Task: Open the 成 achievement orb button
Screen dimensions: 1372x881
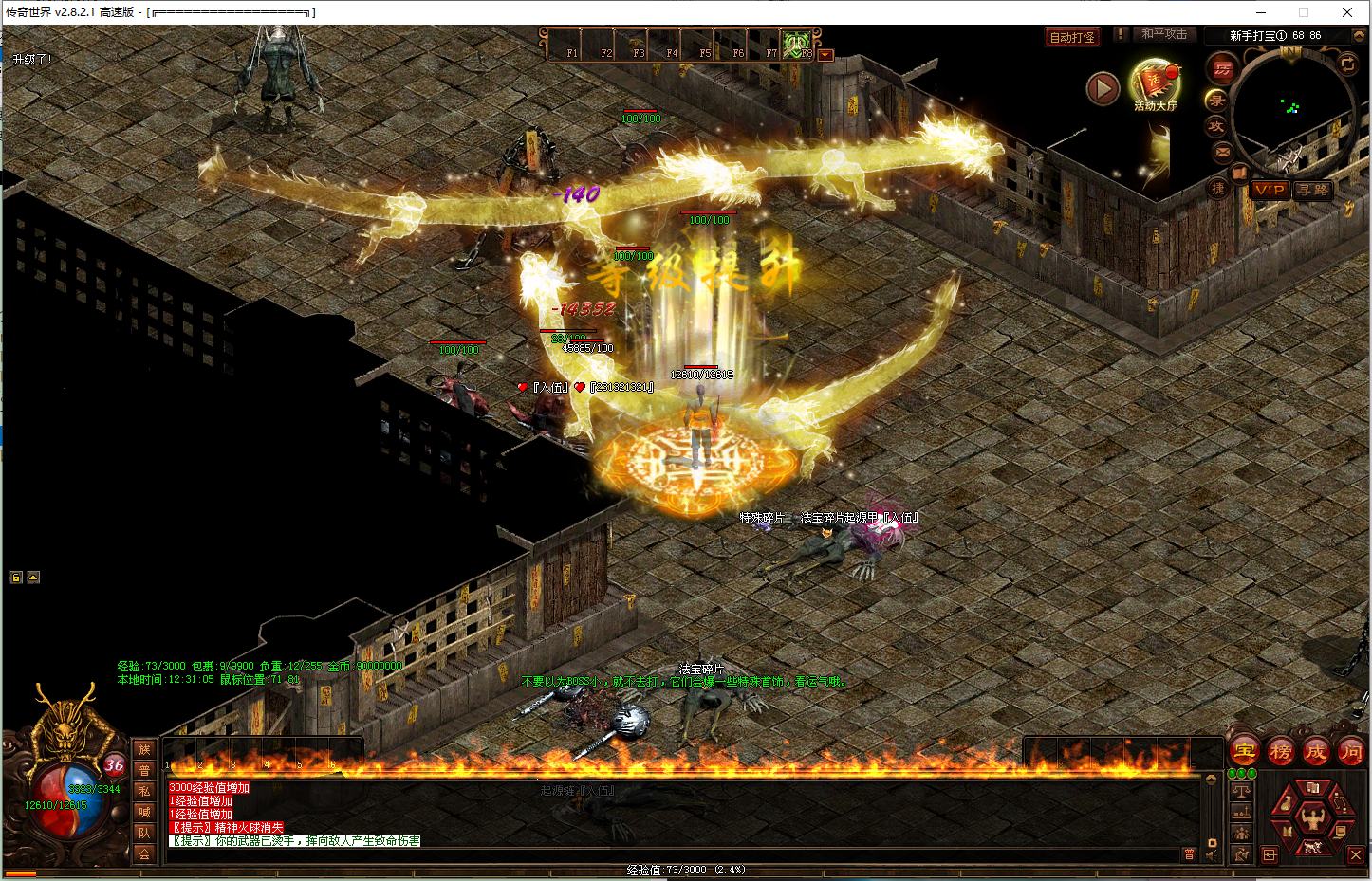Action: [x=1316, y=752]
